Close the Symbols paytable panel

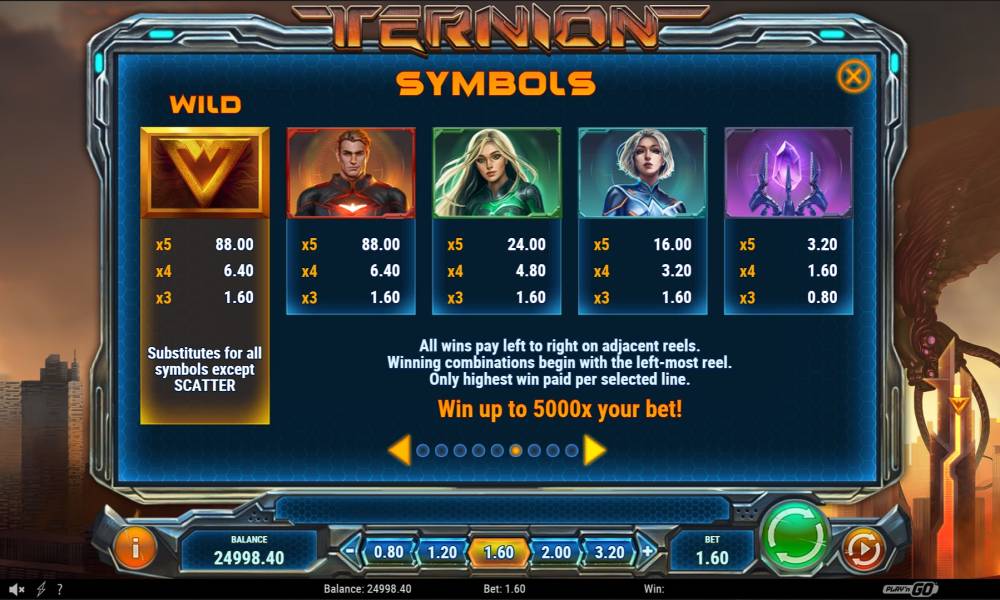click(x=852, y=76)
